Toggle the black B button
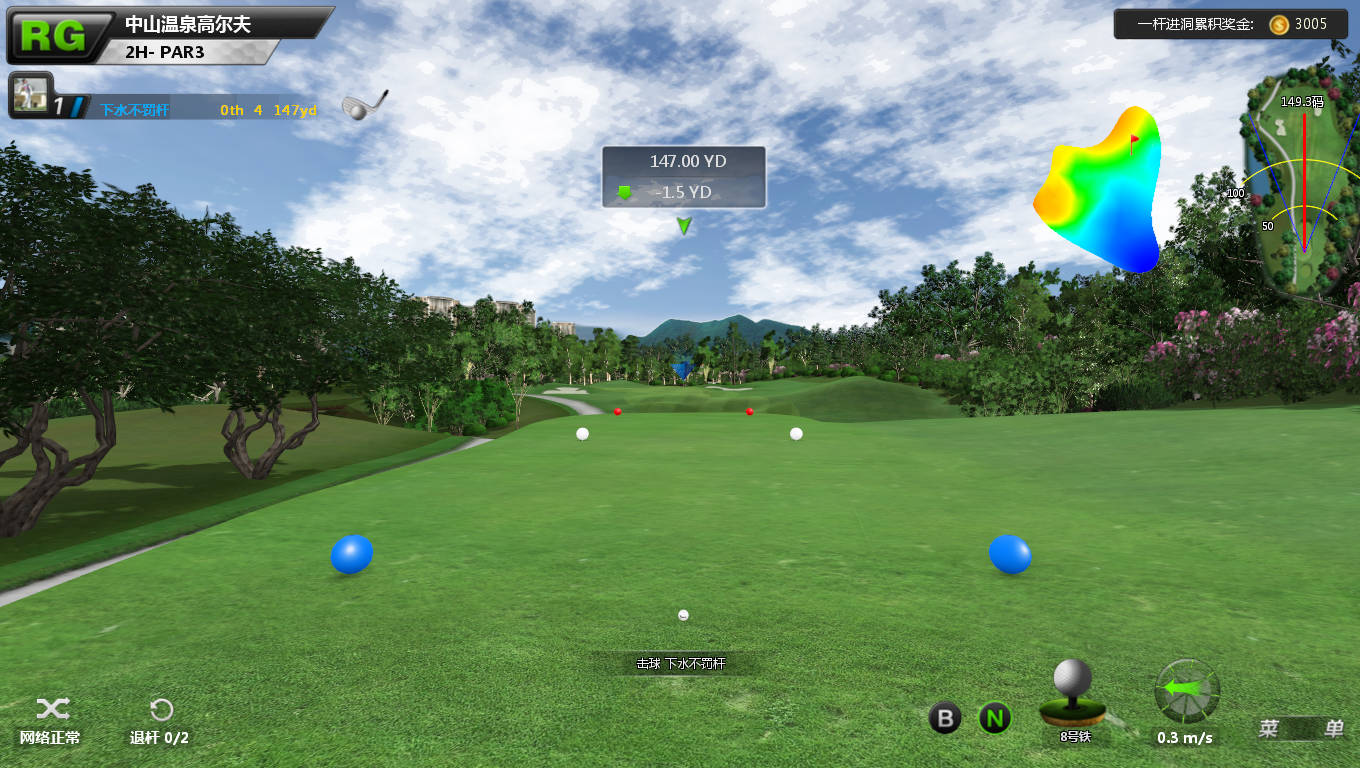 coord(945,718)
